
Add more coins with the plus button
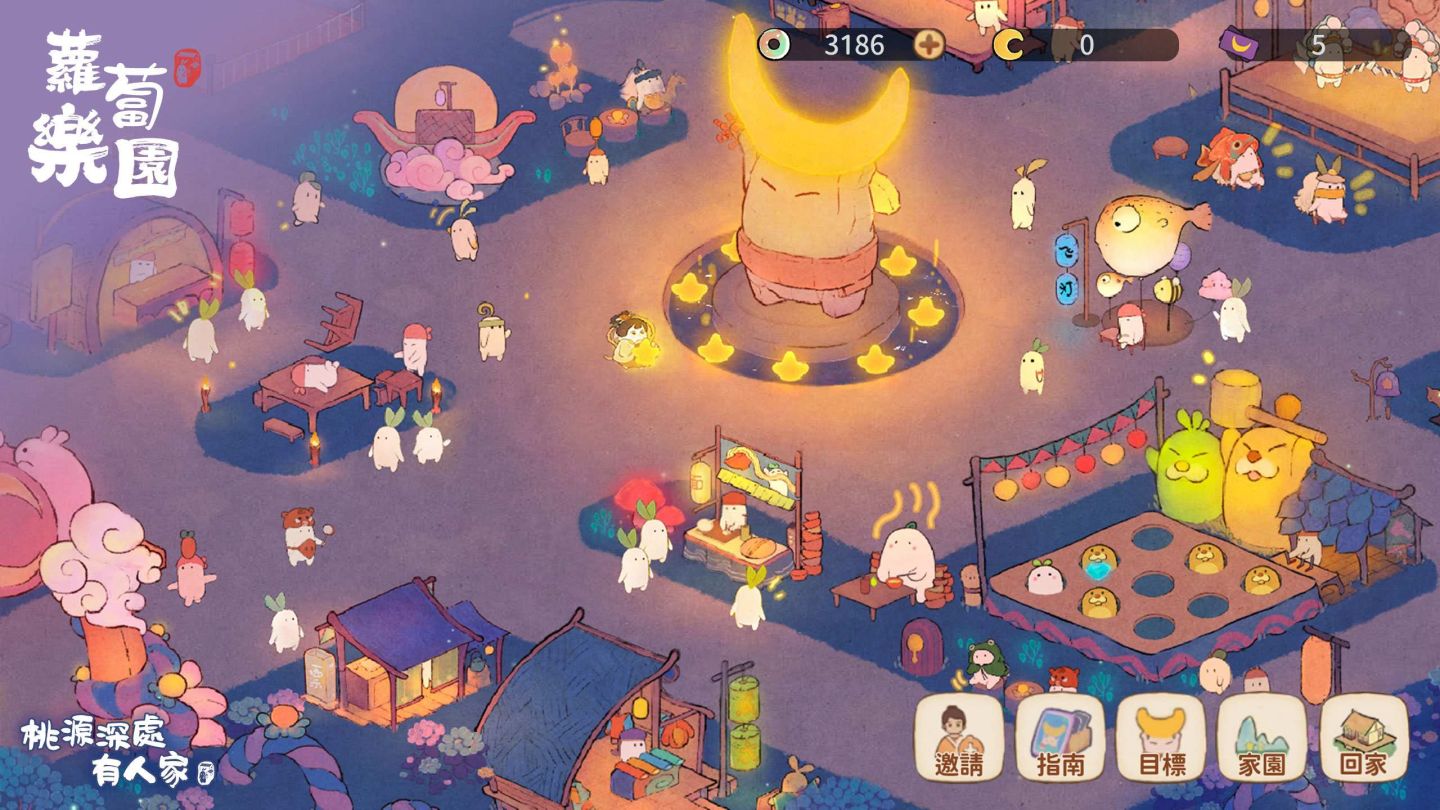point(930,45)
